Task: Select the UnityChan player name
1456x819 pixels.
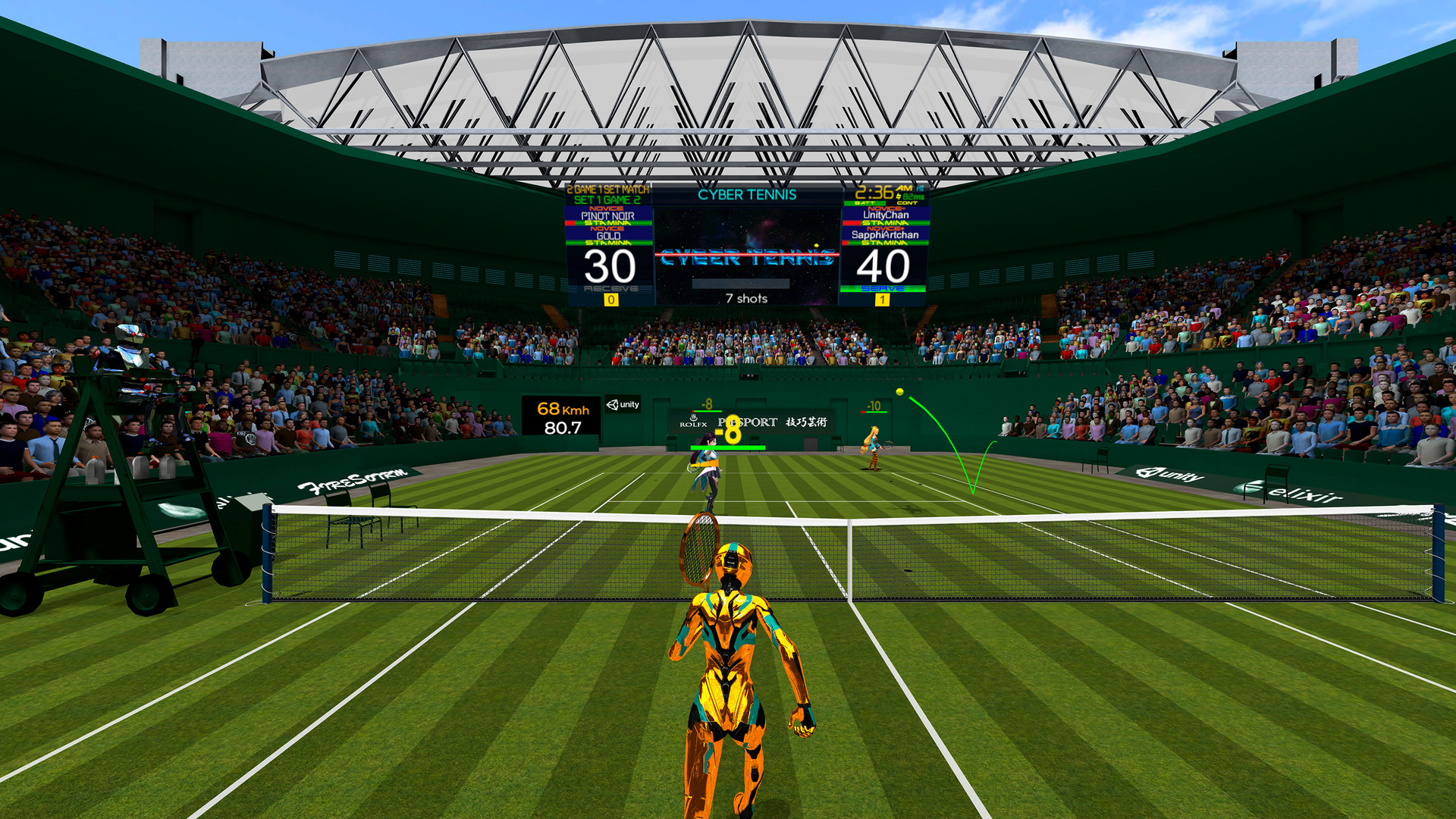Action: point(886,215)
